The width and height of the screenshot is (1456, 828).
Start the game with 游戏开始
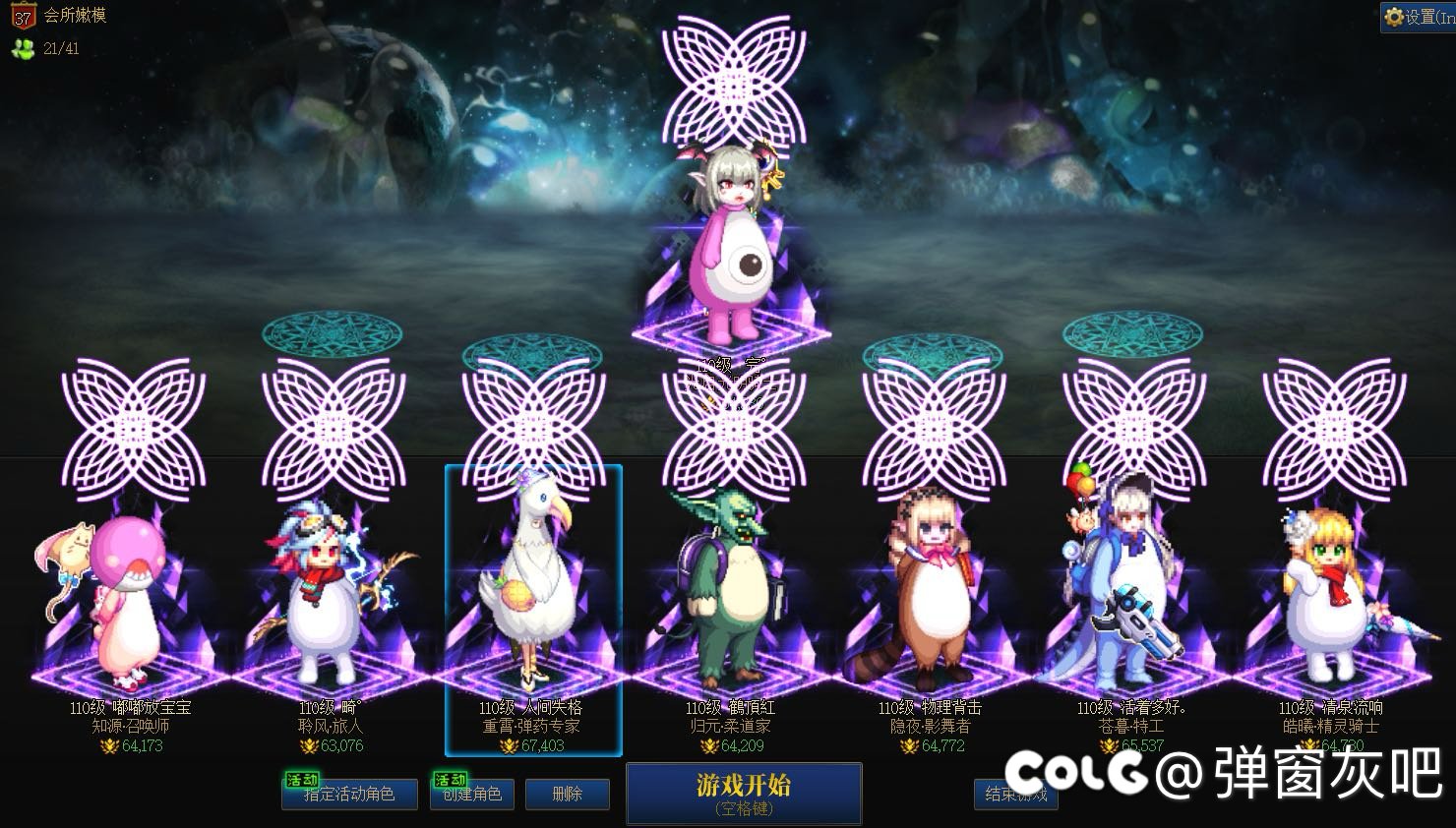coord(744,793)
